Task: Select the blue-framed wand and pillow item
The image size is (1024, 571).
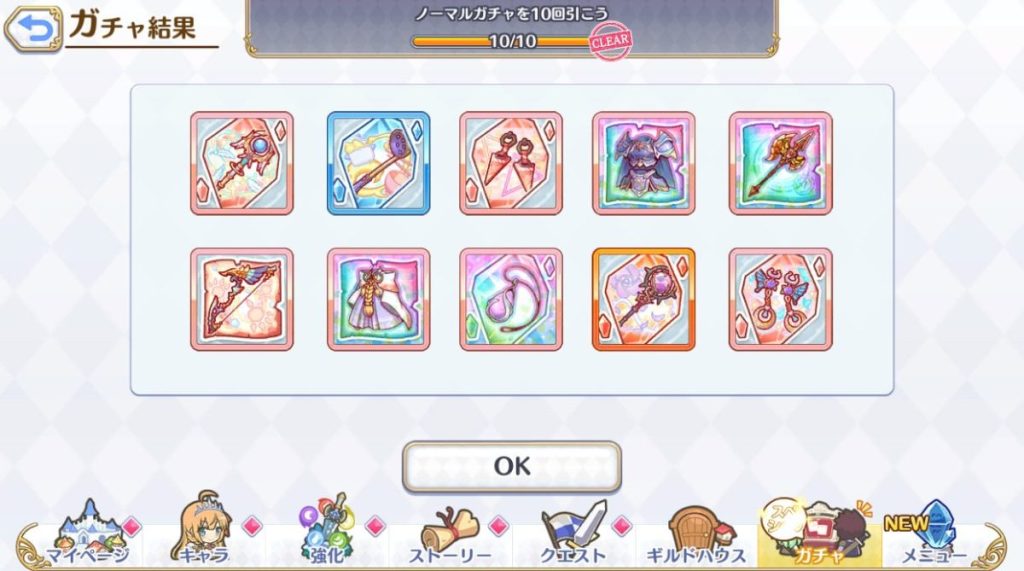Action: click(378, 163)
